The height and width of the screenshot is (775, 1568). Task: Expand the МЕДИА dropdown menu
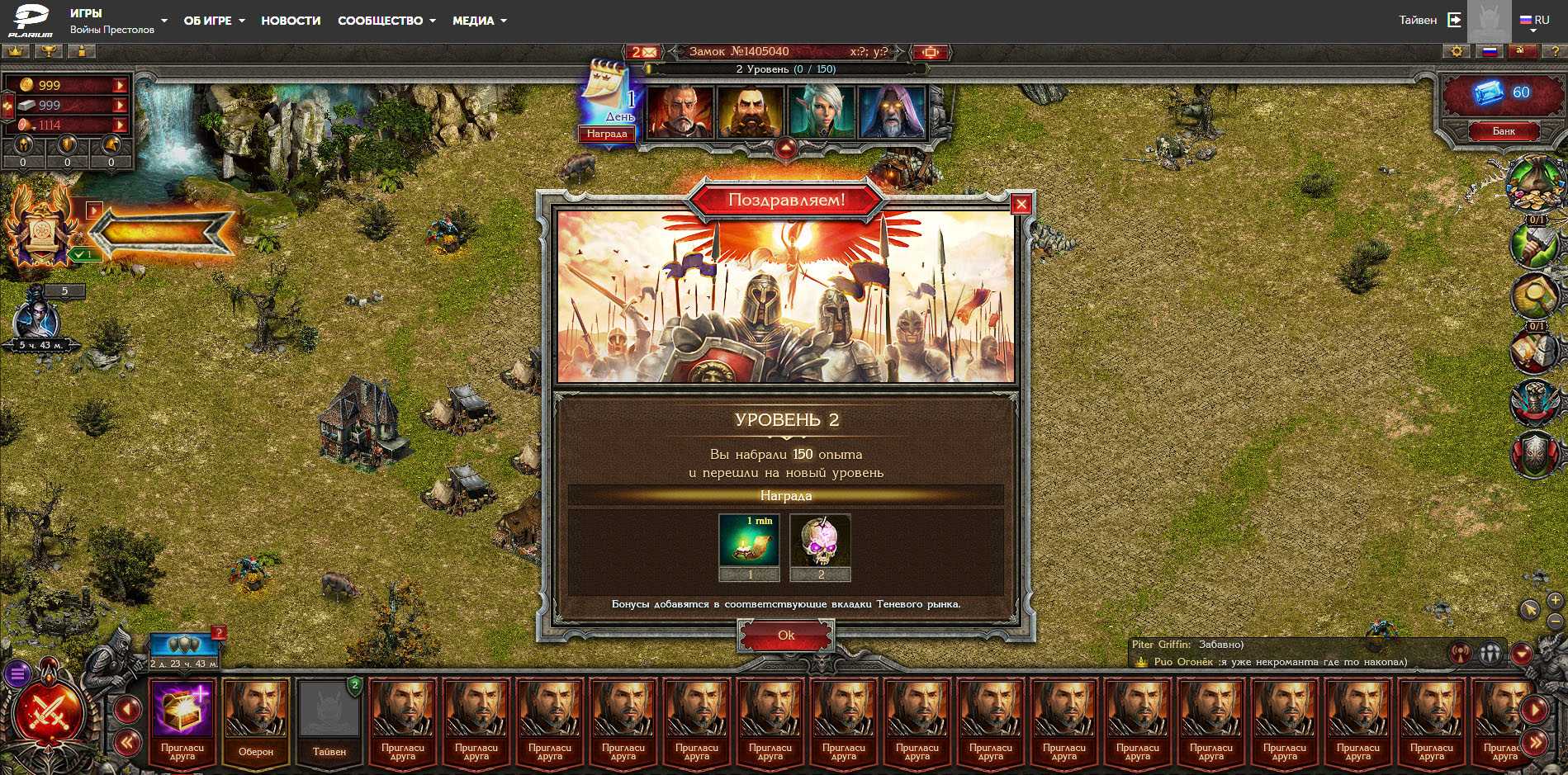[479, 21]
